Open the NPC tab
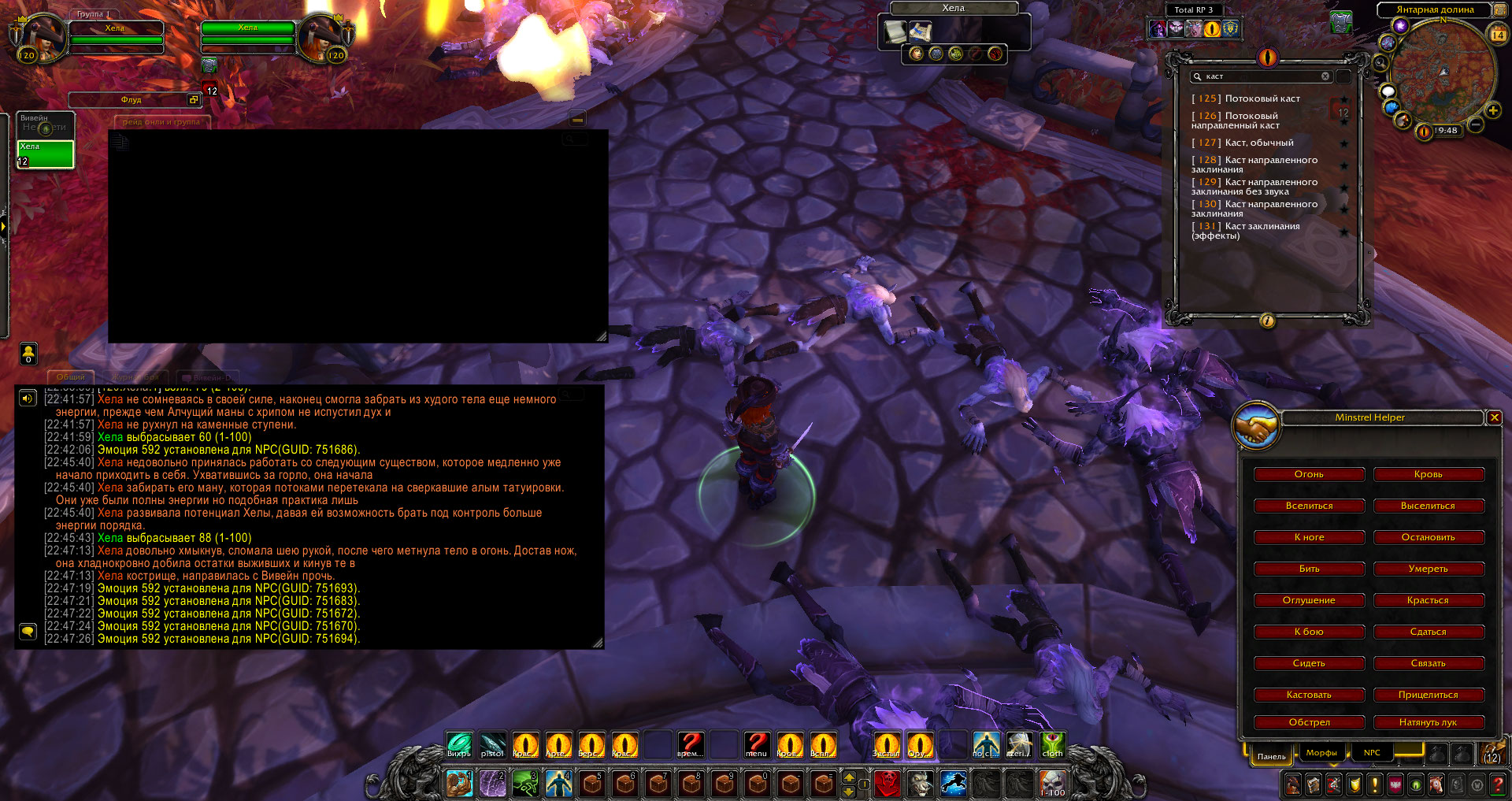 [x=1372, y=753]
